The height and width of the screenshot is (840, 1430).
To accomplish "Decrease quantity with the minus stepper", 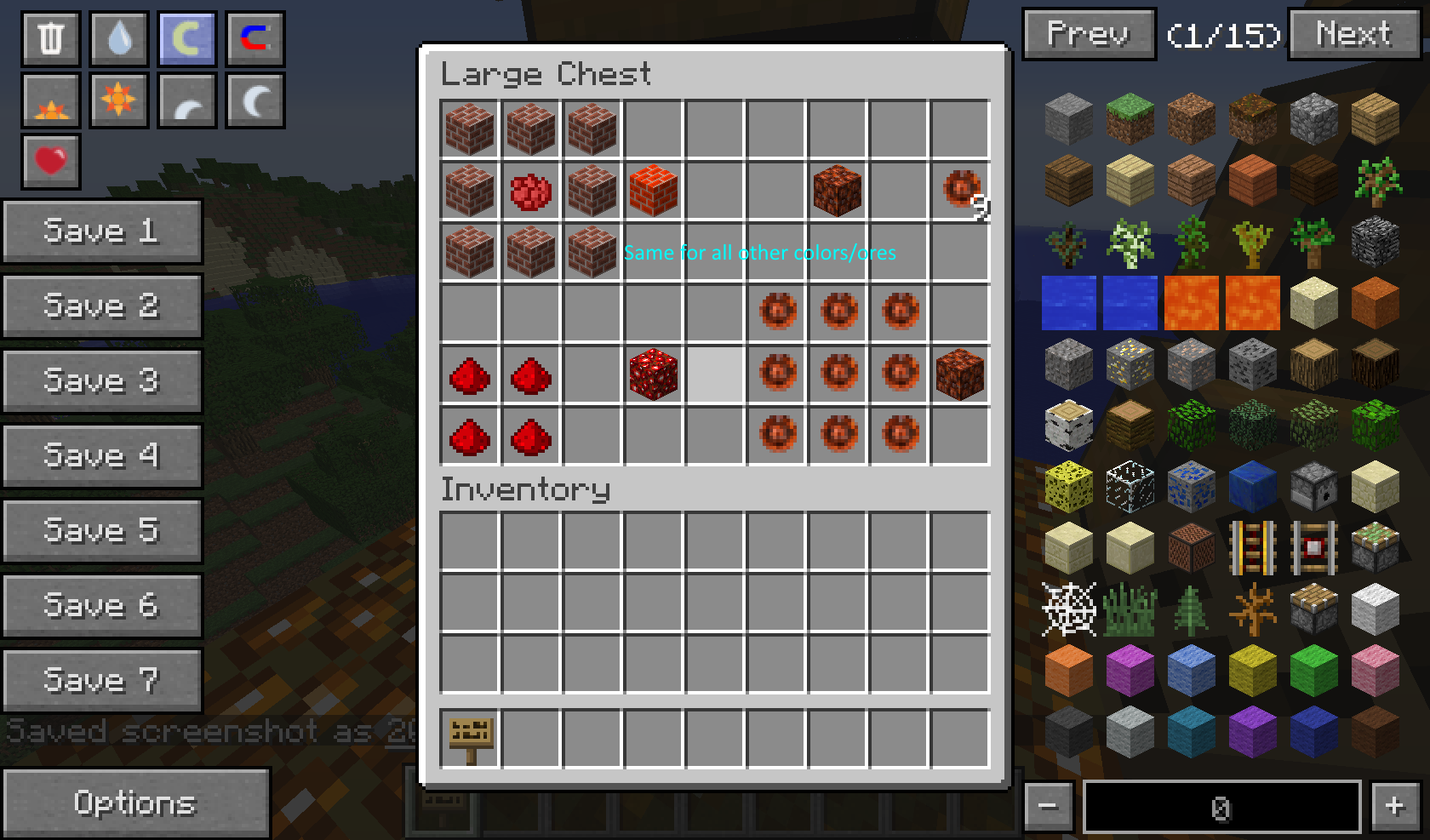I will pos(1050,804).
